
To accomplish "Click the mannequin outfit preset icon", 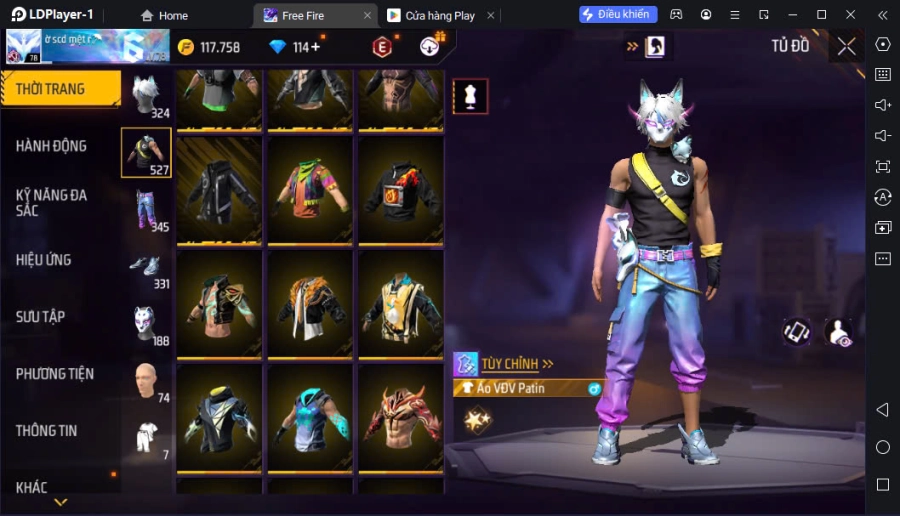I will coord(470,96).
